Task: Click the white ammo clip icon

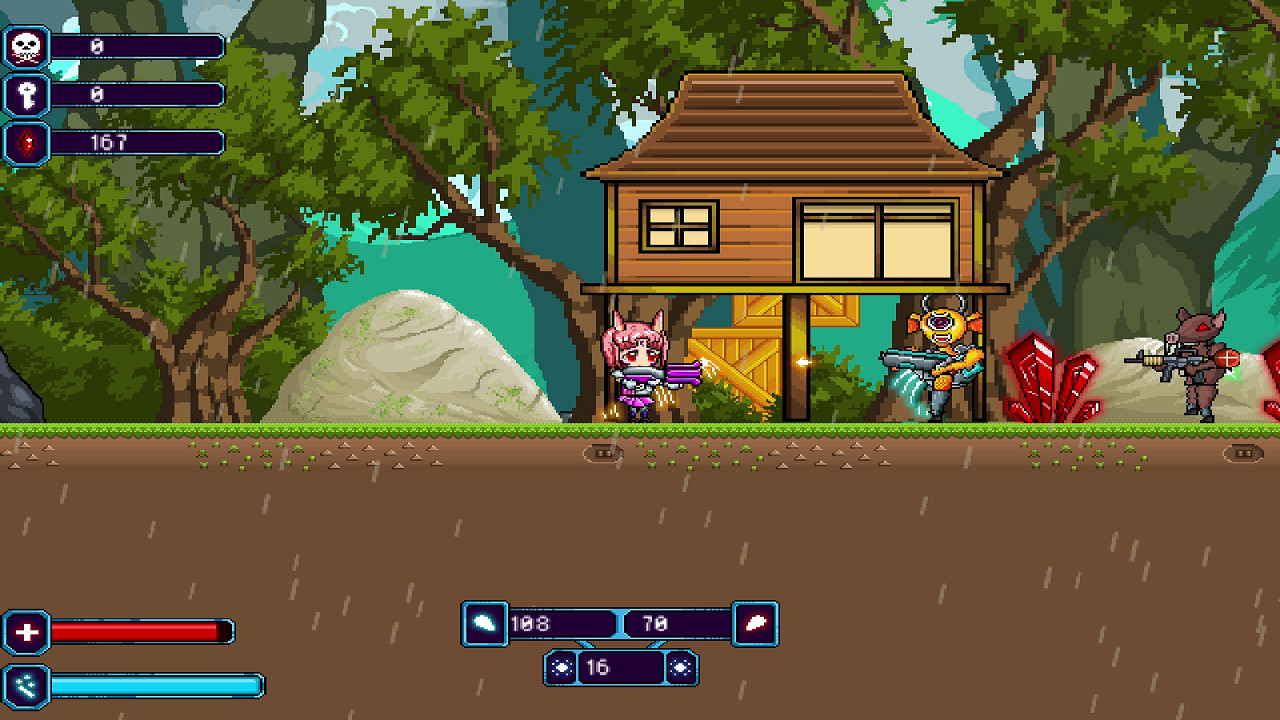Action: [x=484, y=624]
